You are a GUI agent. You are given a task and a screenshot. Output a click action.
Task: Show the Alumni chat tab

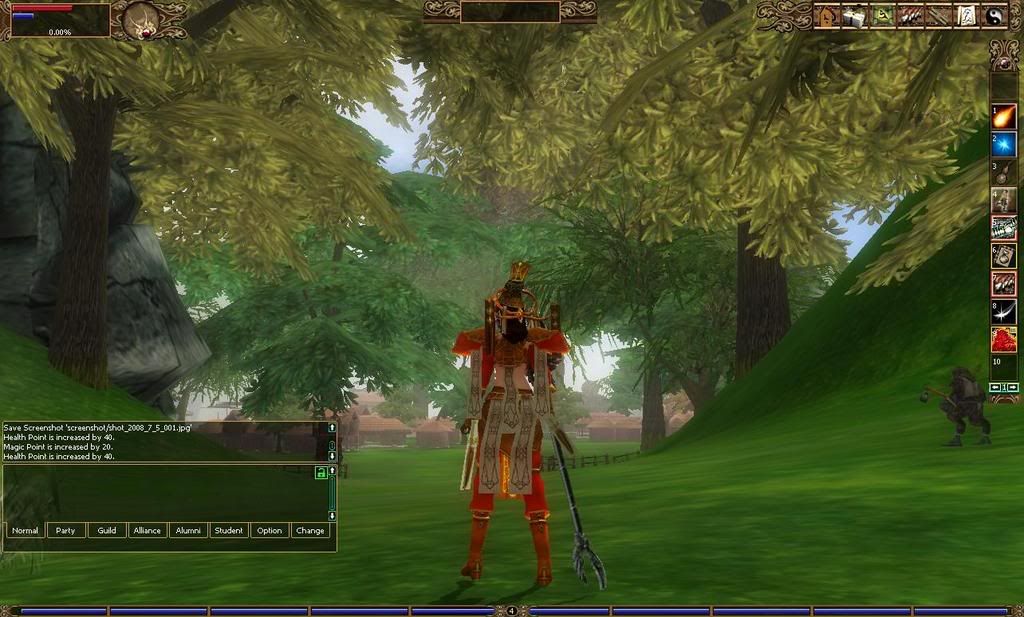point(188,530)
